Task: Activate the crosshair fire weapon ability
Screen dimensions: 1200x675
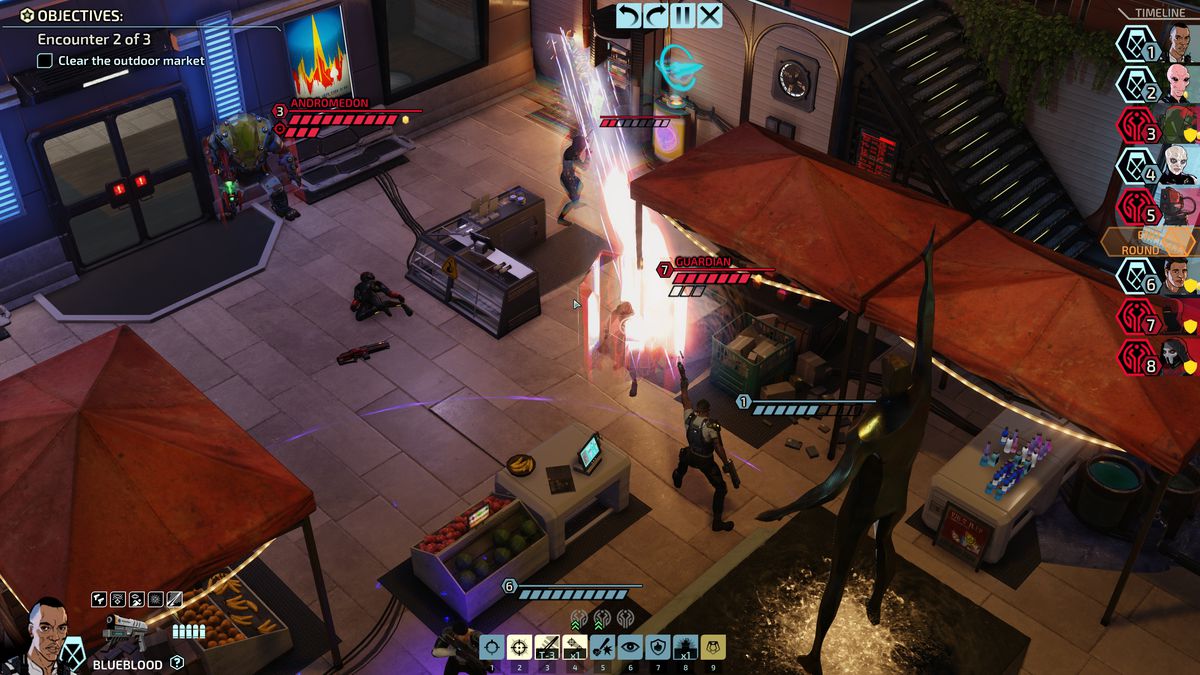Action: [491, 647]
